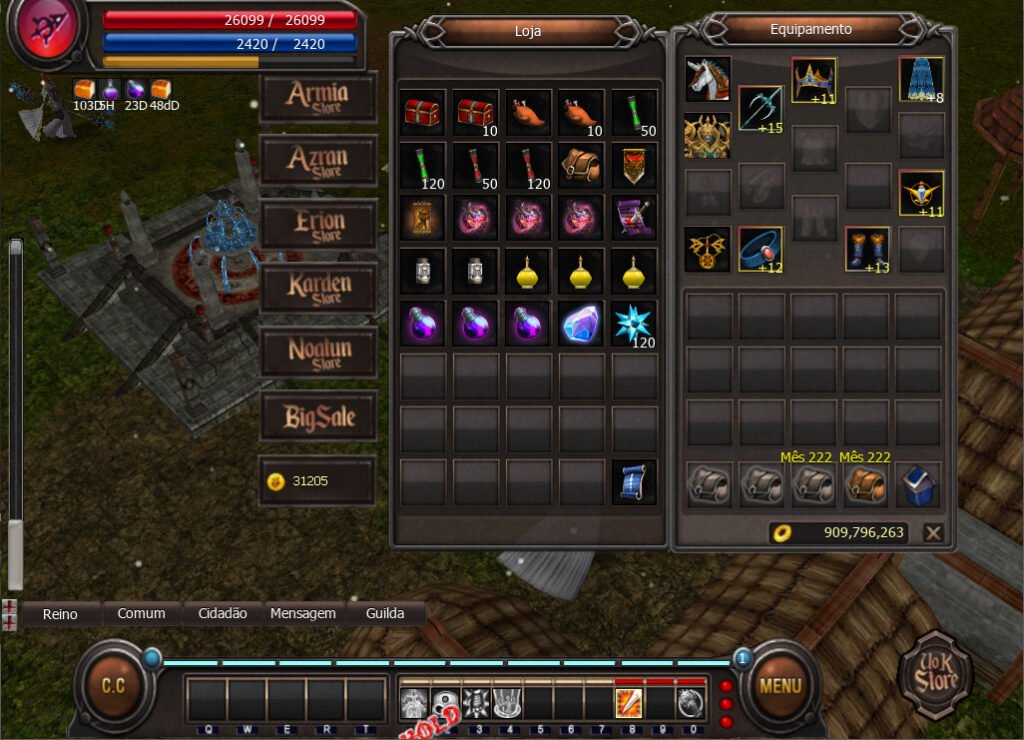Select the Erion Store tab
This screenshot has width=1024, height=740.
(318, 225)
